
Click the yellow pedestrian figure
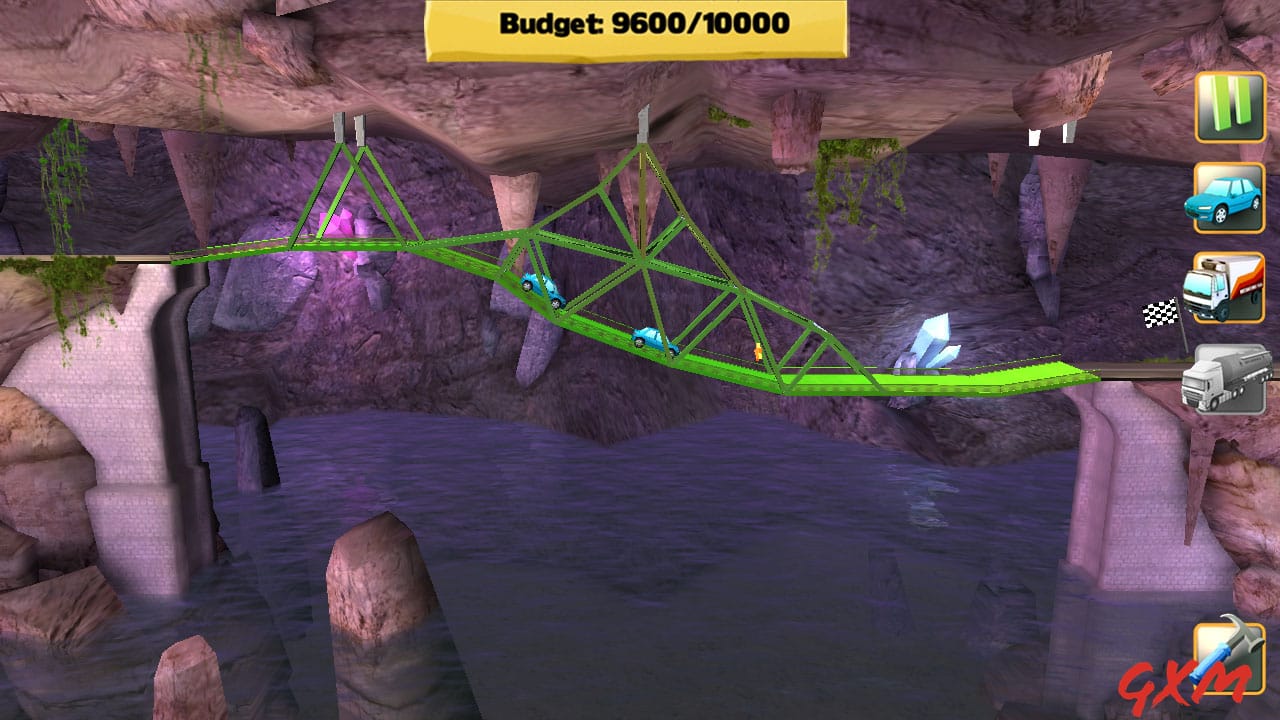coord(756,353)
